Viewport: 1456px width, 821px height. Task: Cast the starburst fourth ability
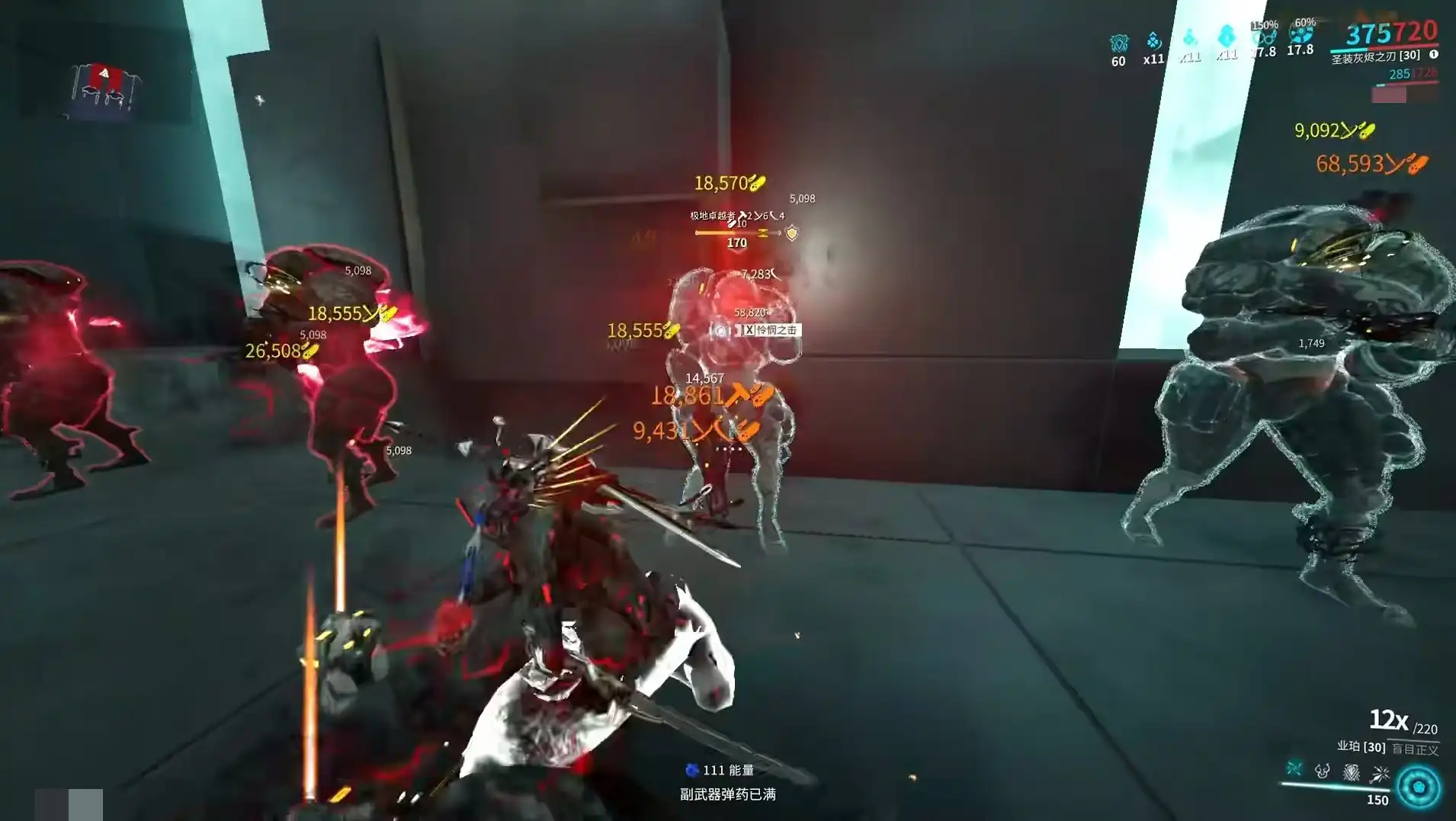1380,774
